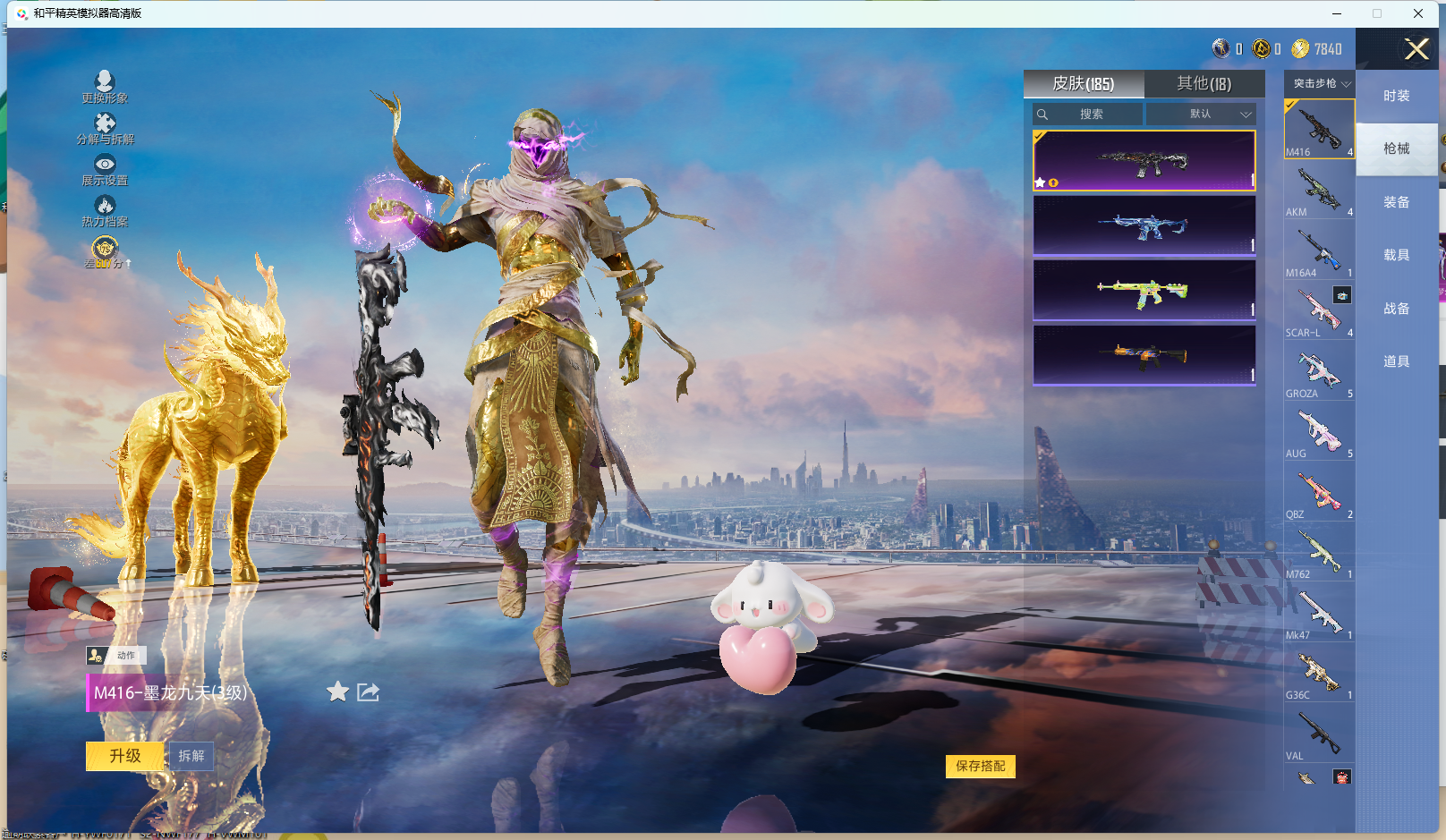1446x840 pixels.
Task: Close the wardrobe with the X button
Action: [1416, 49]
